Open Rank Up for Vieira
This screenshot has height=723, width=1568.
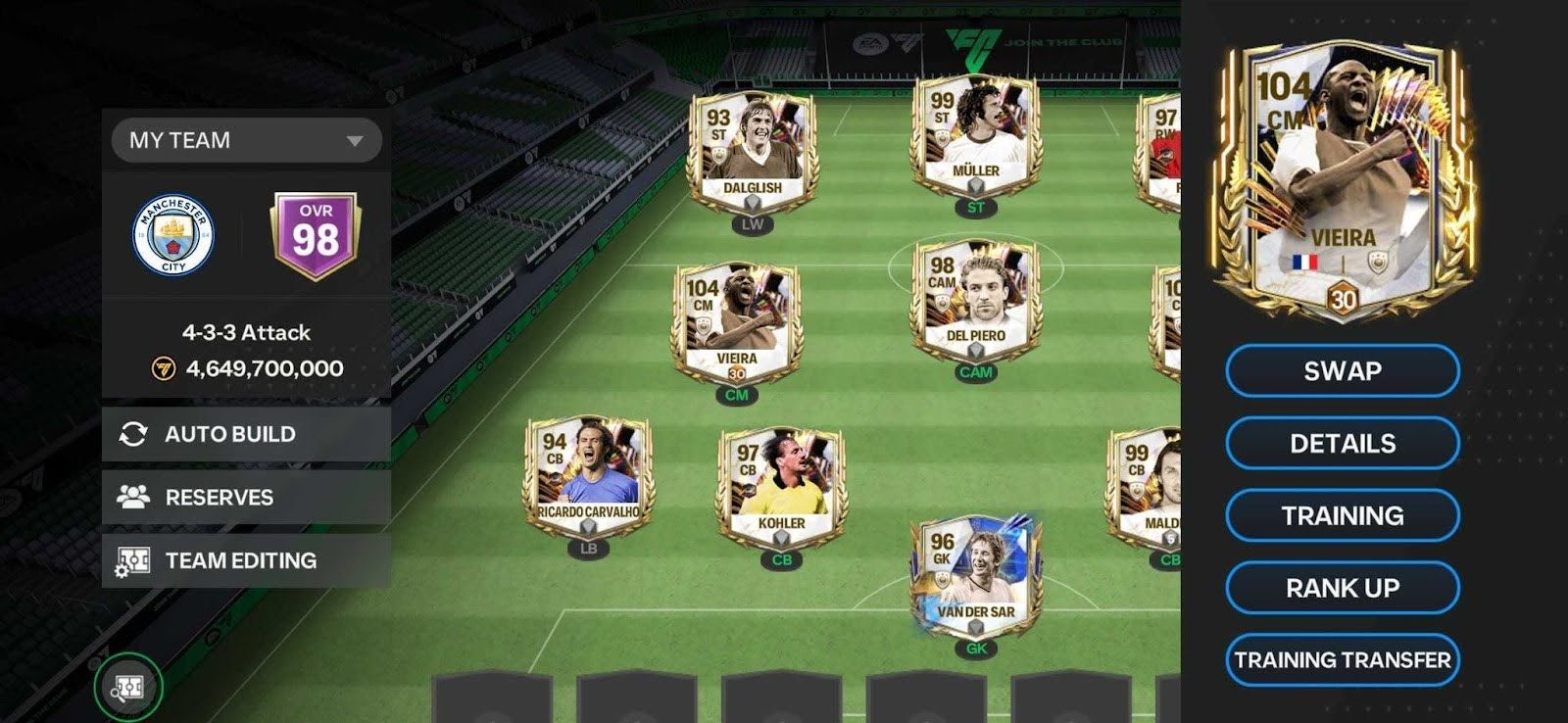click(1342, 586)
